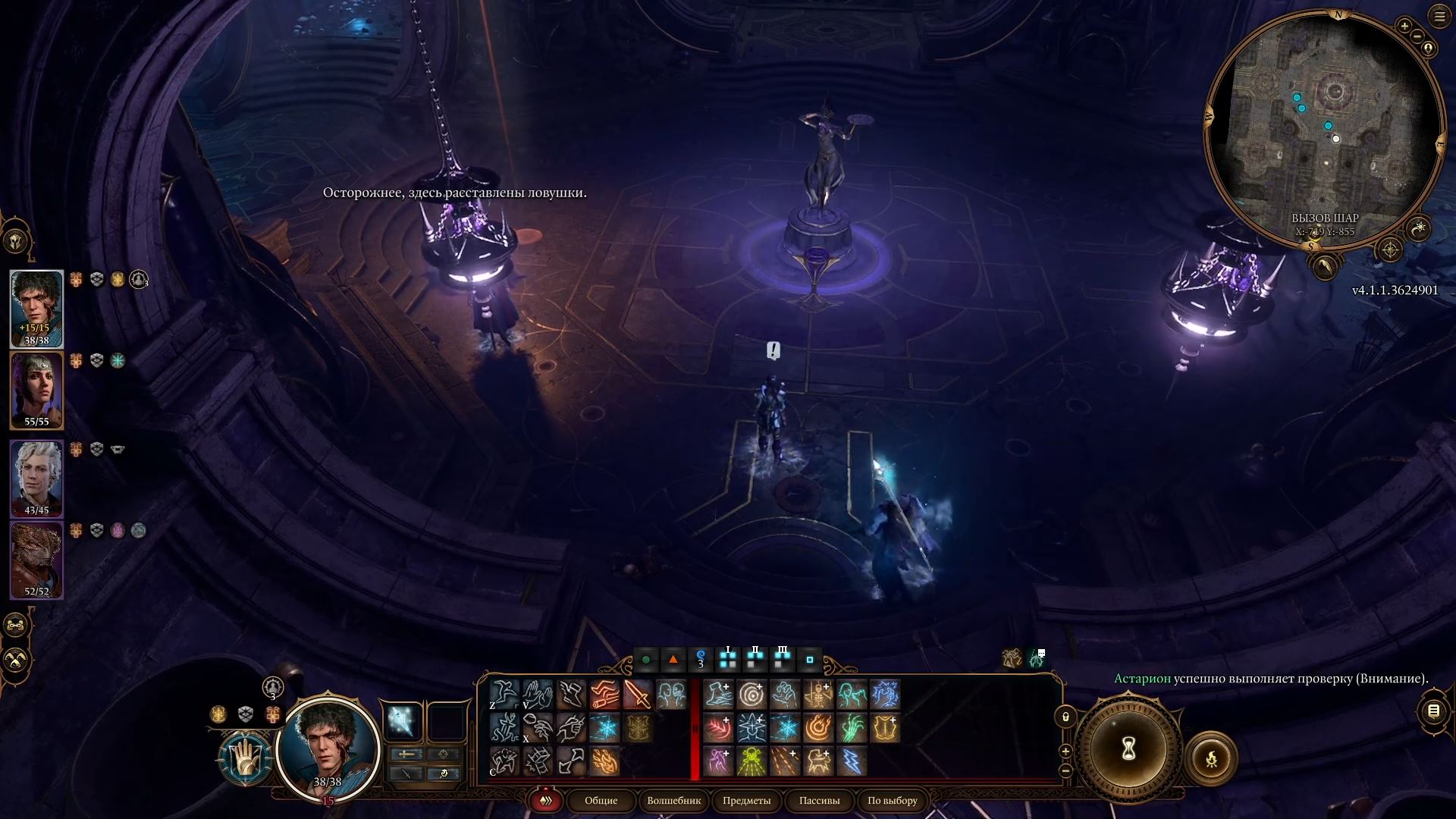Show the Предметы hotbar tab

746,800
